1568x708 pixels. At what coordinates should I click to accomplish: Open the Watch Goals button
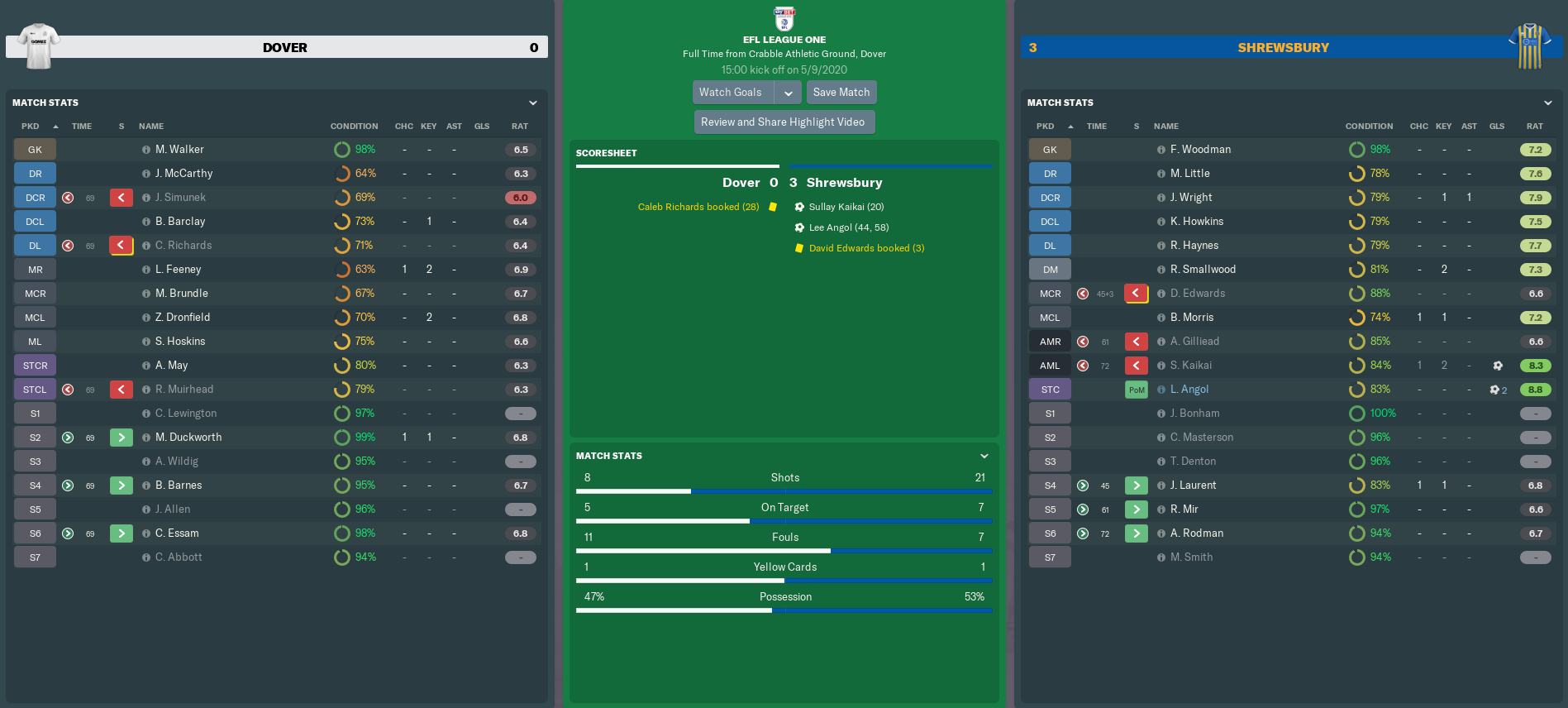coord(732,93)
